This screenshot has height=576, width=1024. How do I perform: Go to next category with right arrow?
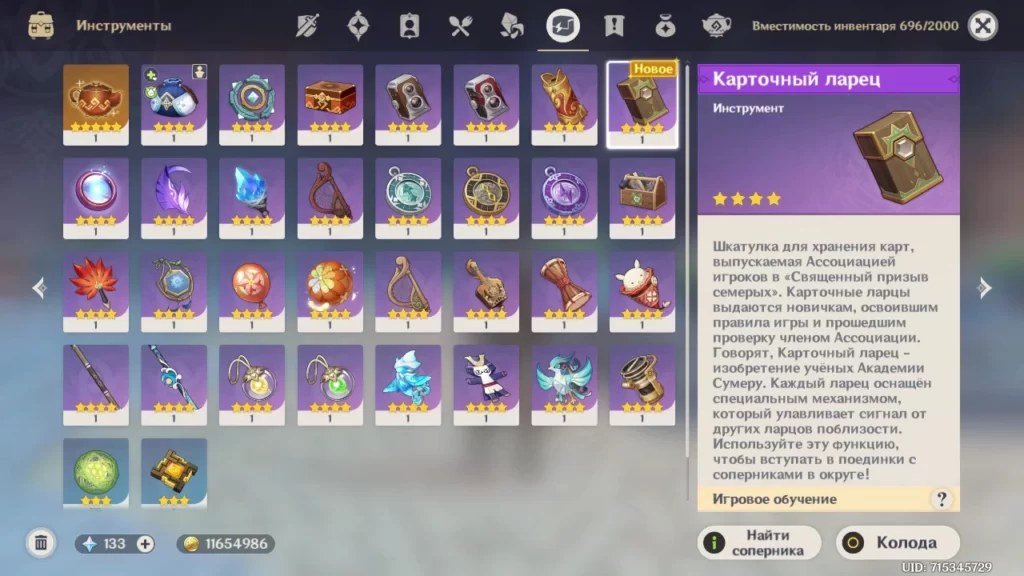pyautogui.click(x=984, y=289)
